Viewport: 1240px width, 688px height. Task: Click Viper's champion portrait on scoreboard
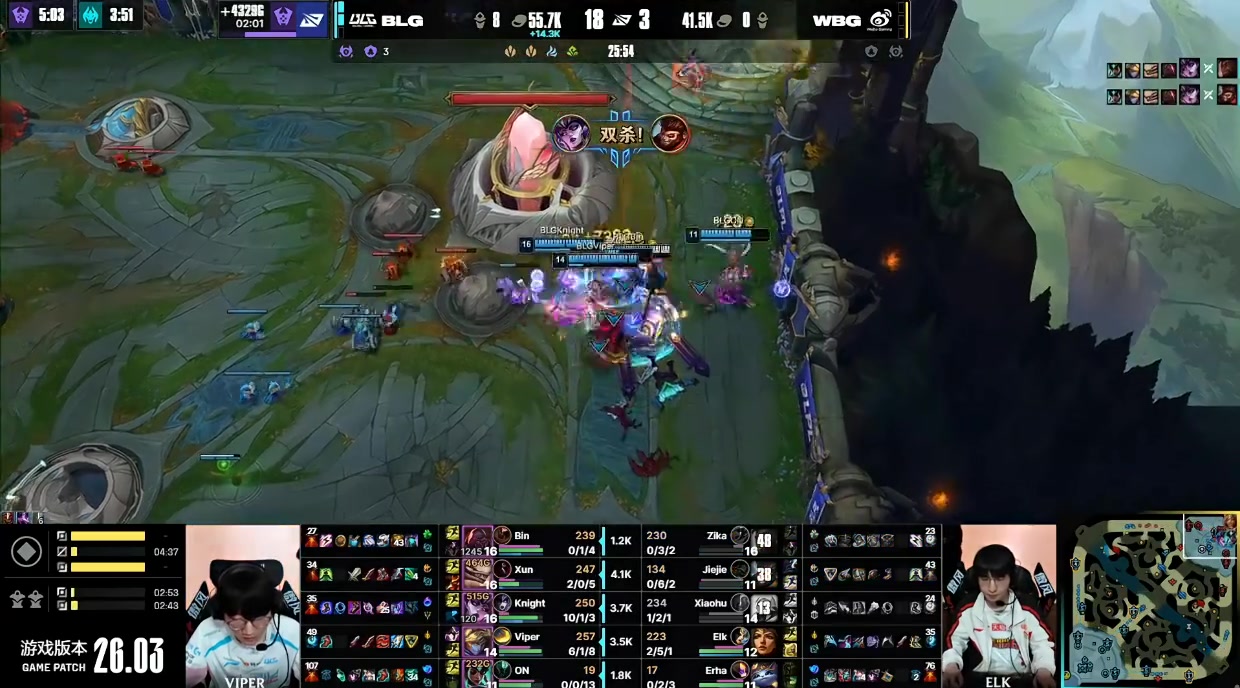[476, 641]
